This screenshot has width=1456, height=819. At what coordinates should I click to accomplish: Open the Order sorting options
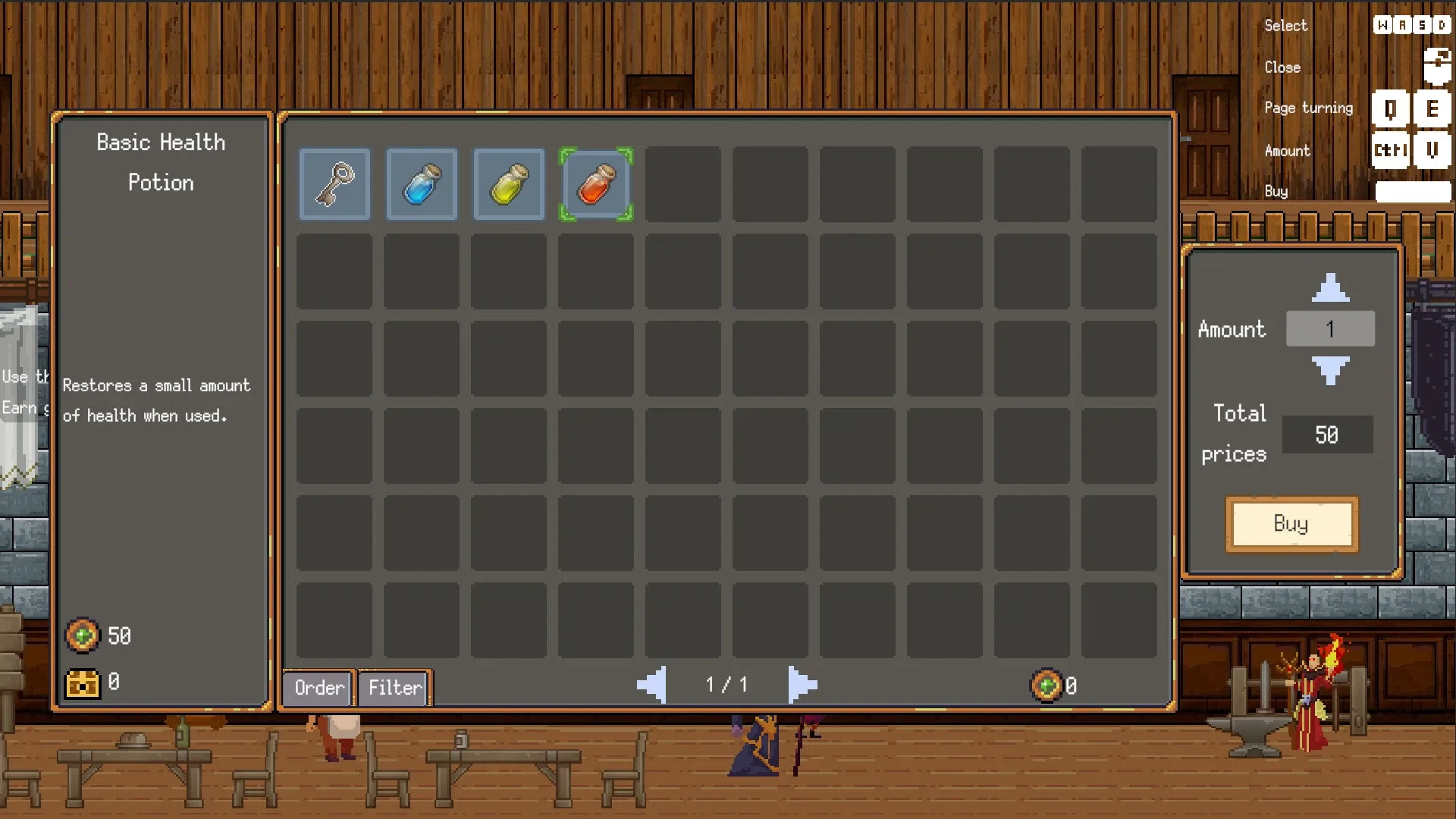(318, 688)
